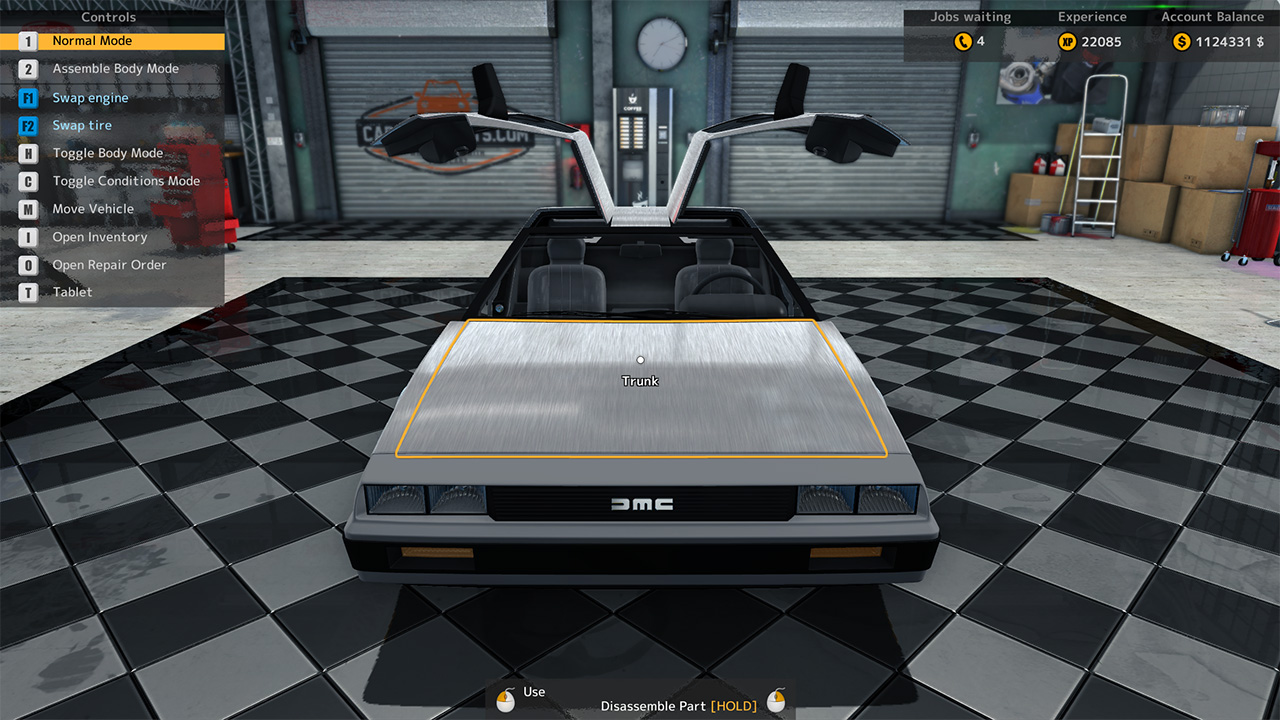Open the Repair Order
The image size is (1280, 720).
[110, 265]
